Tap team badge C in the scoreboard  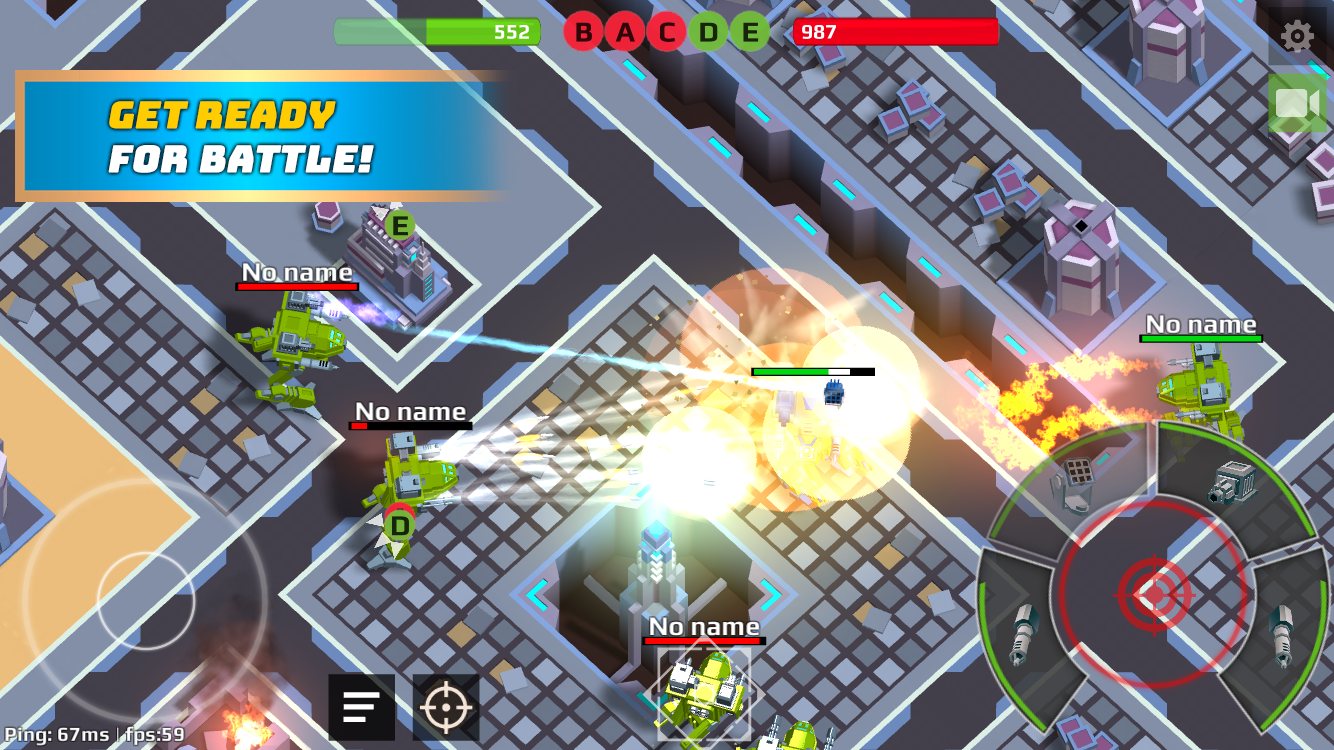pyautogui.click(x=665, y=32)
